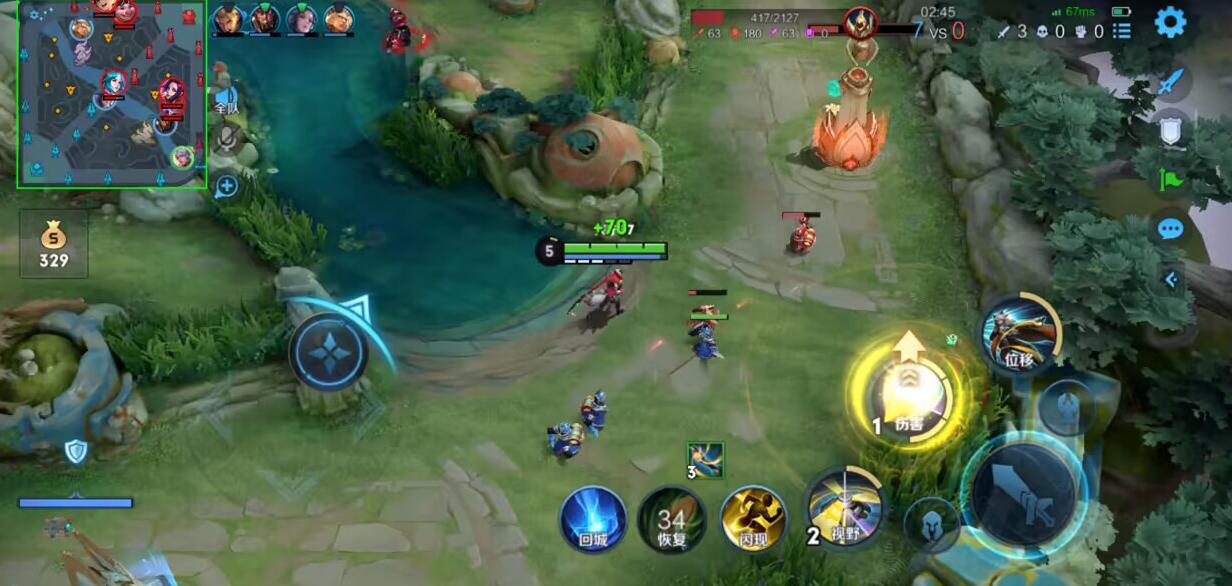The width and height of the screenshot is (1232, 586).
Task: Open the chat bubble quick messages
Action: [x=1170, y=229]
